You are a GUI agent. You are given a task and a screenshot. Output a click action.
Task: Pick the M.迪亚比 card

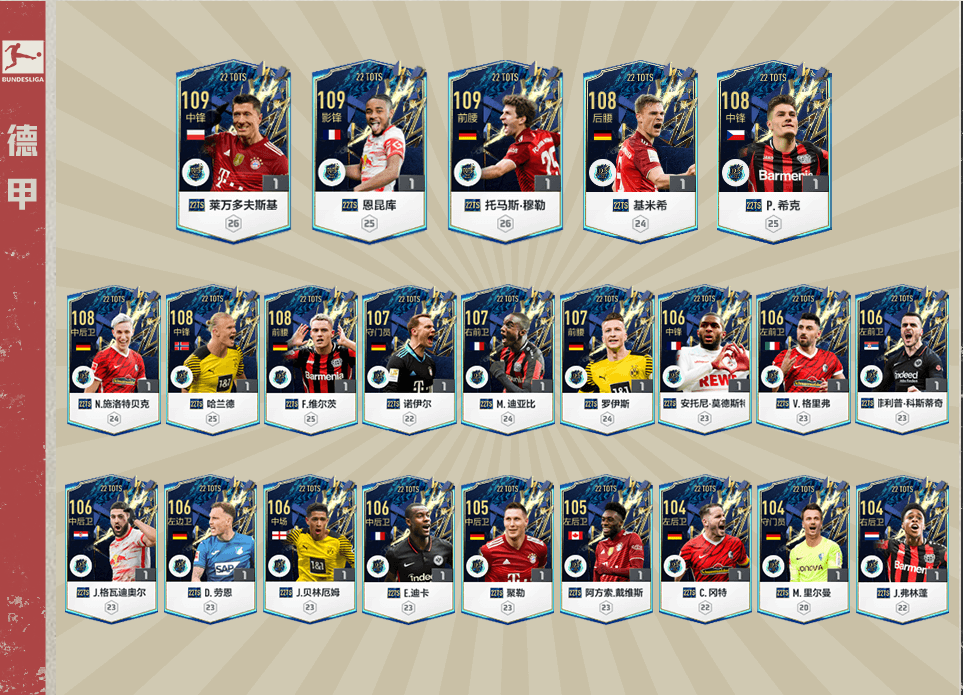pos(507,357)
